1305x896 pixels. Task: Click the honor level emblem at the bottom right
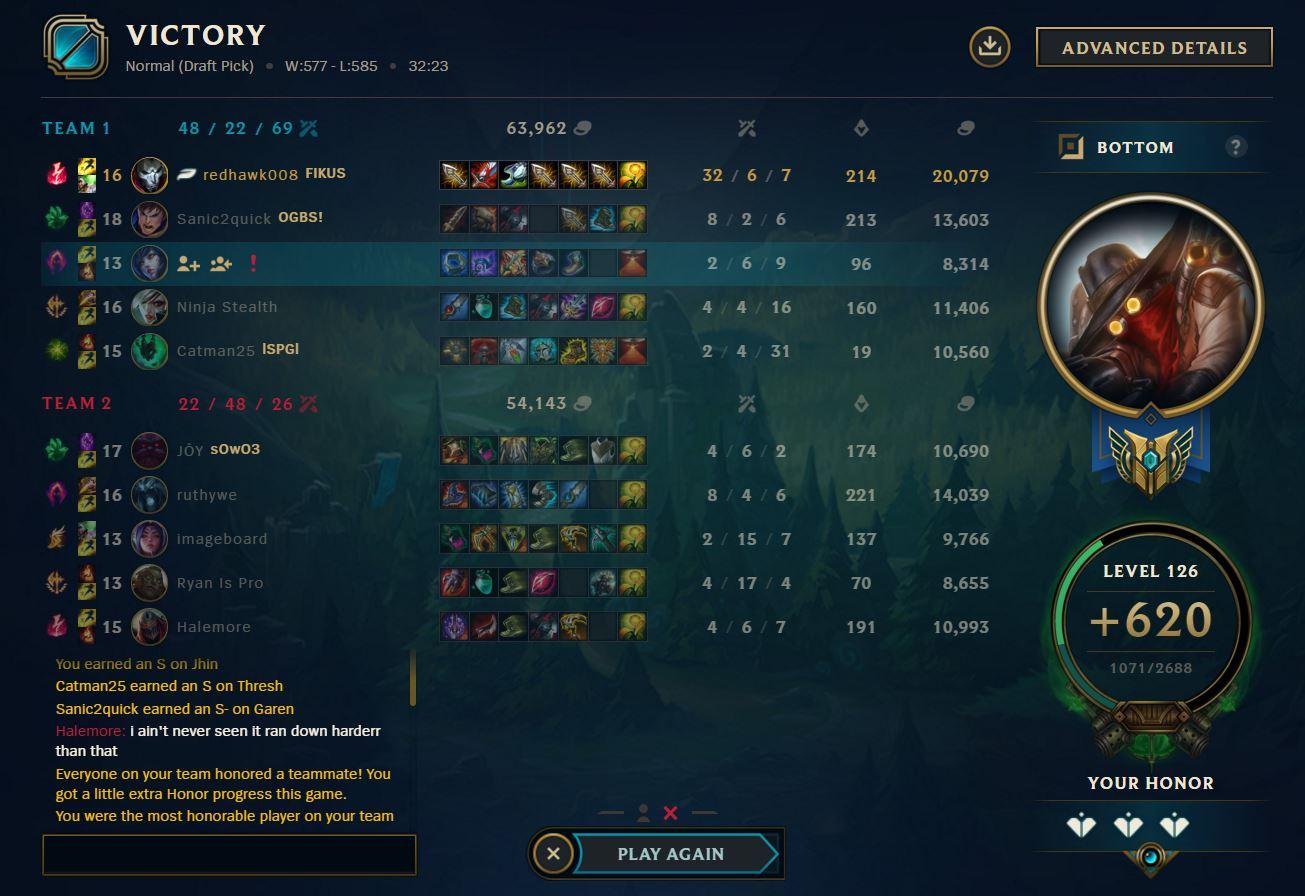point(1153,857)
